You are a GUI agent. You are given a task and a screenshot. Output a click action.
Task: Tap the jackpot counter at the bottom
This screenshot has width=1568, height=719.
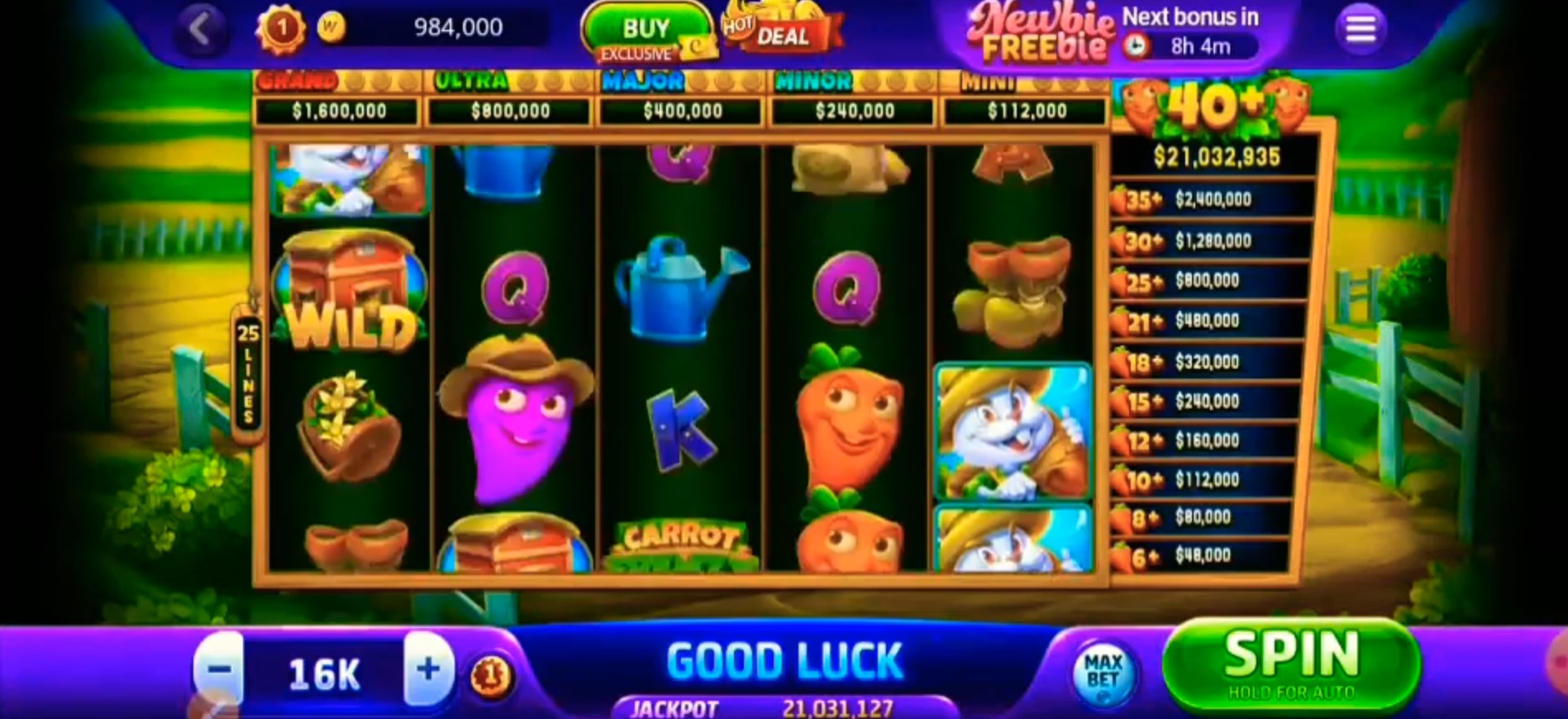click(785, 707)
